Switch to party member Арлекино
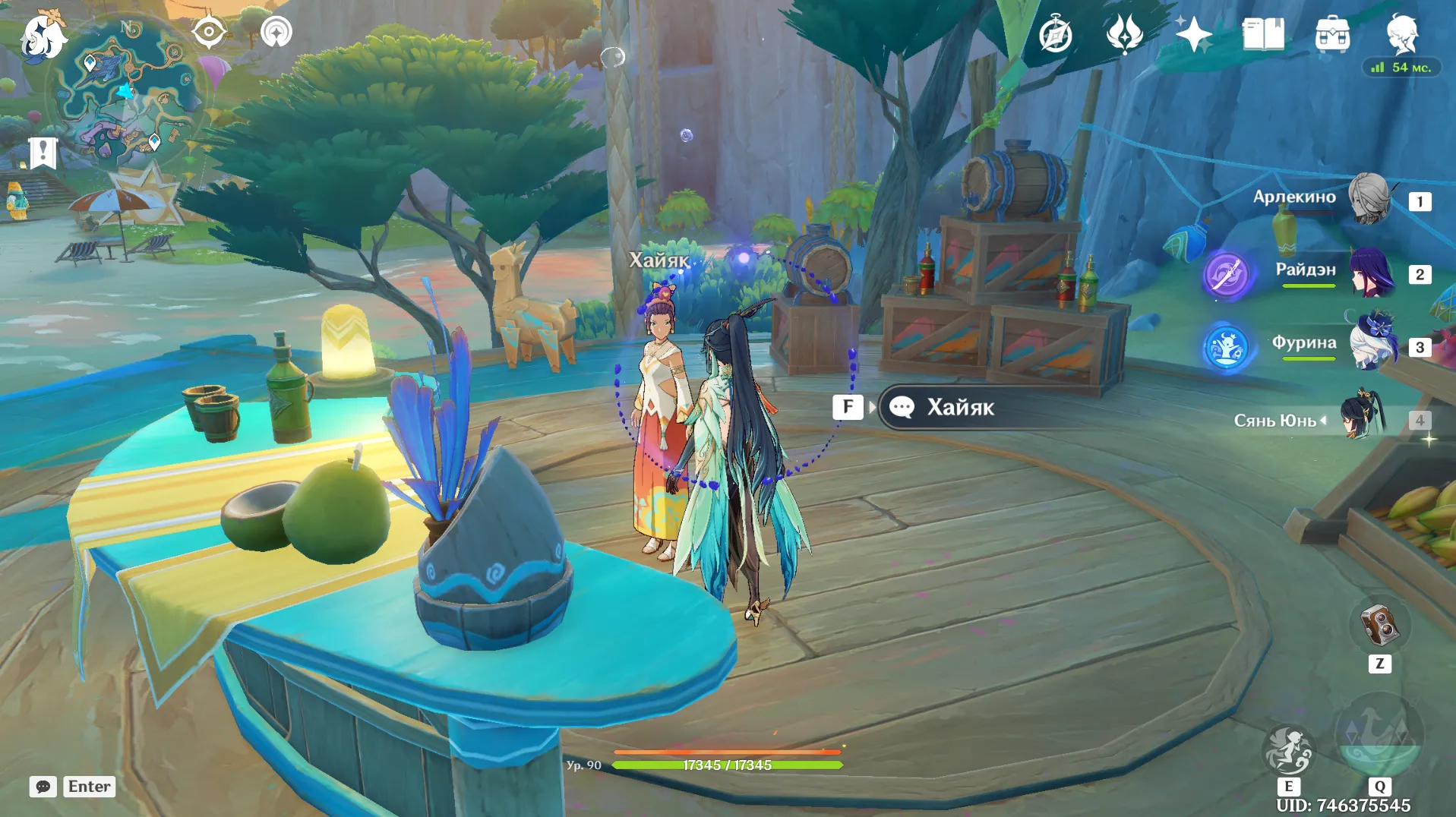The height and width of the screenshot is (817, 1456). tap(1369, 199)
